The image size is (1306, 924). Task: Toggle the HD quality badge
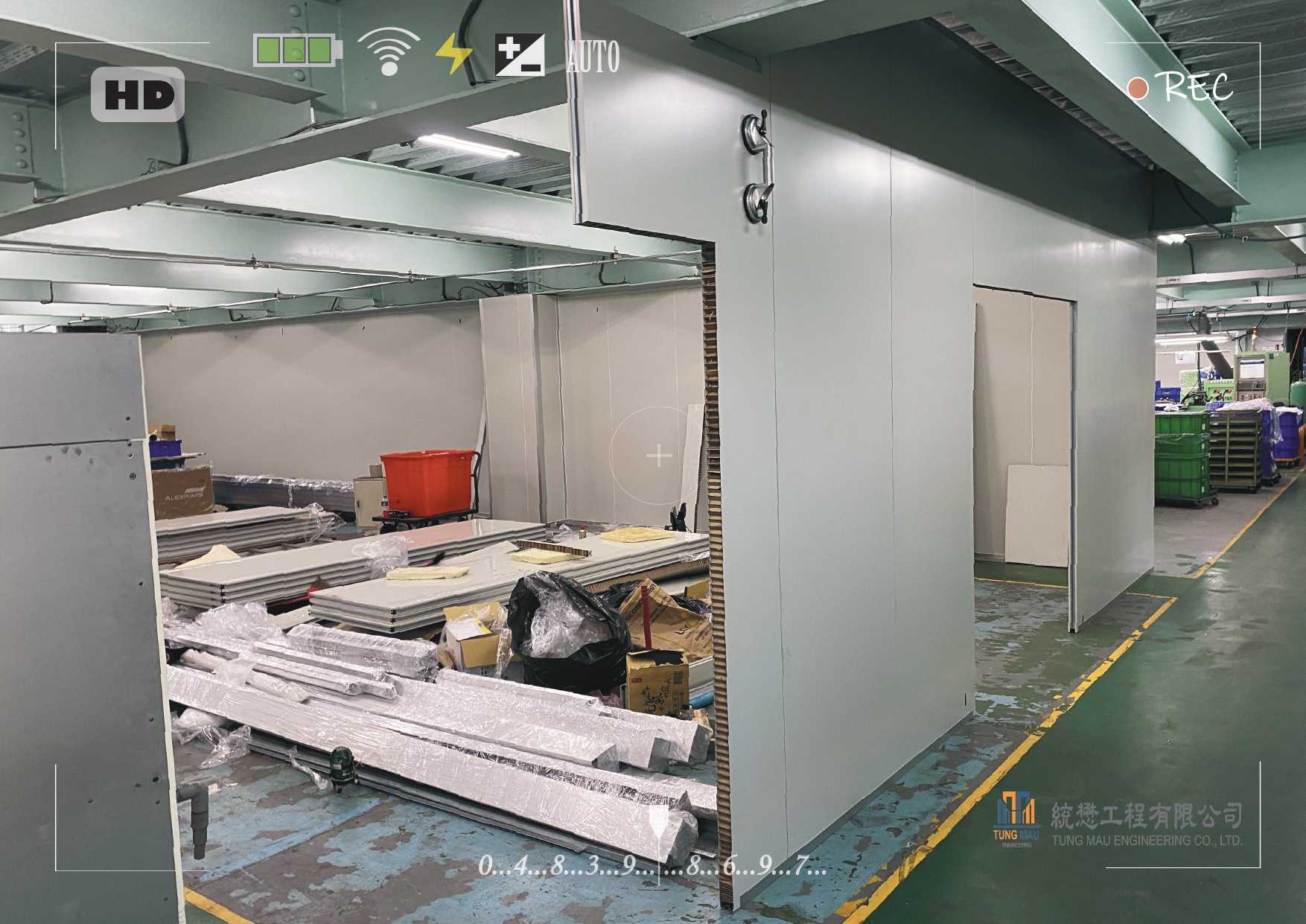click(138, 95)
